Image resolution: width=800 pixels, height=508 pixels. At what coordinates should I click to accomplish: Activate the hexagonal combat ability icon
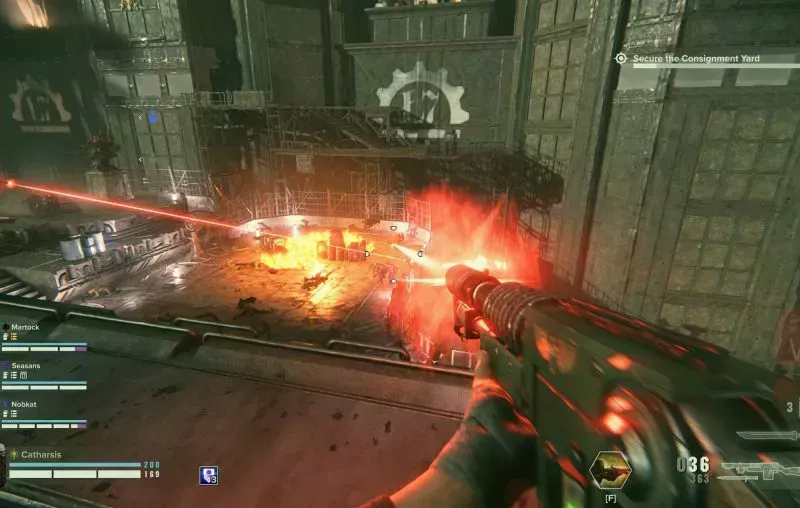[609, 468]
